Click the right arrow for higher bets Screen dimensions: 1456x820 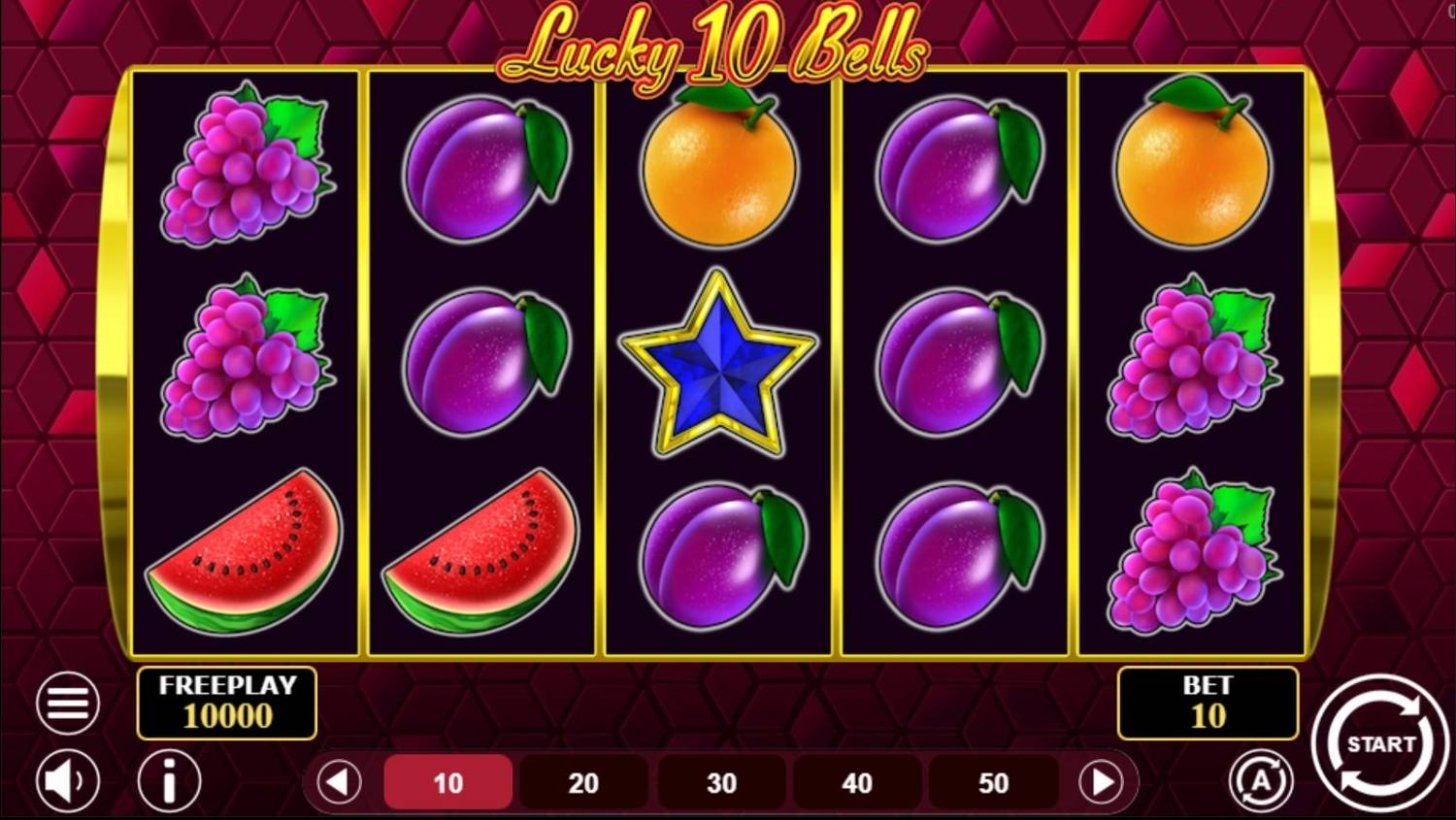[x=1102, y=782]
